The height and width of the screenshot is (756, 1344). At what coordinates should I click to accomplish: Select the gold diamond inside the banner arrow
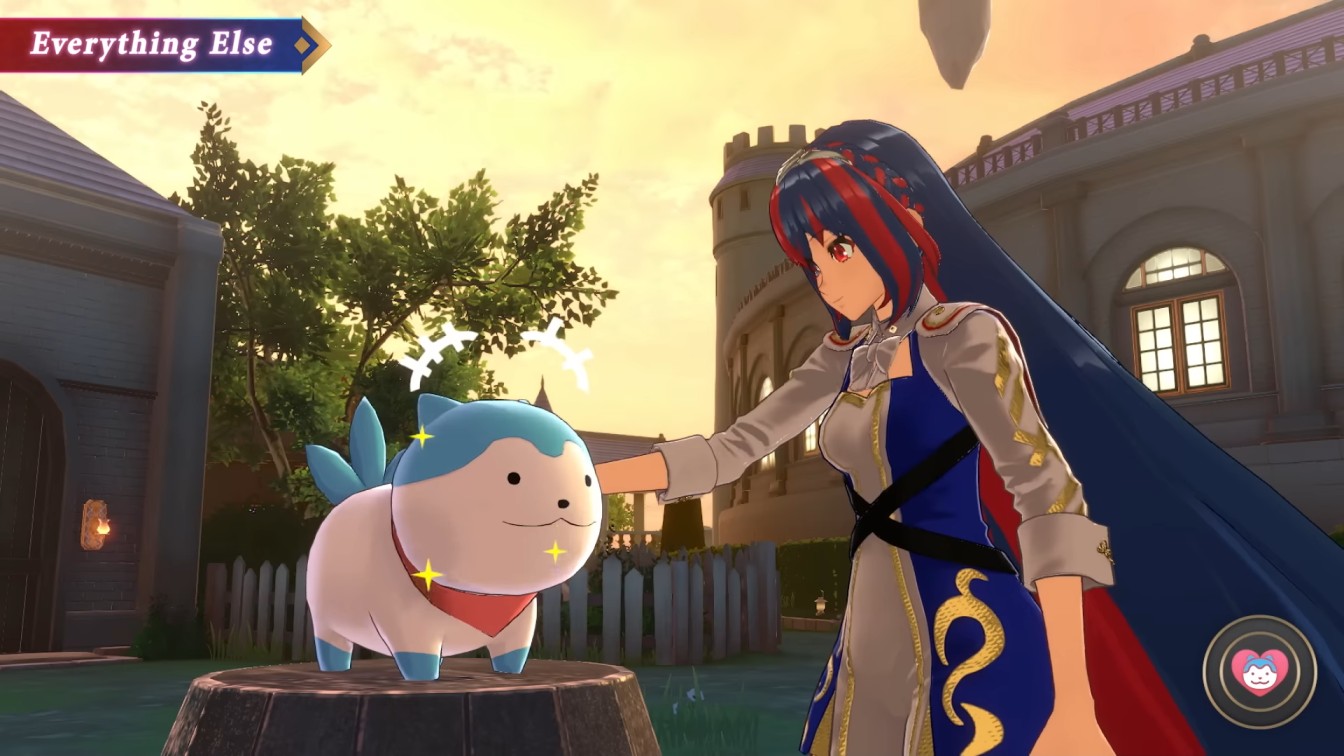pos(303,44)
